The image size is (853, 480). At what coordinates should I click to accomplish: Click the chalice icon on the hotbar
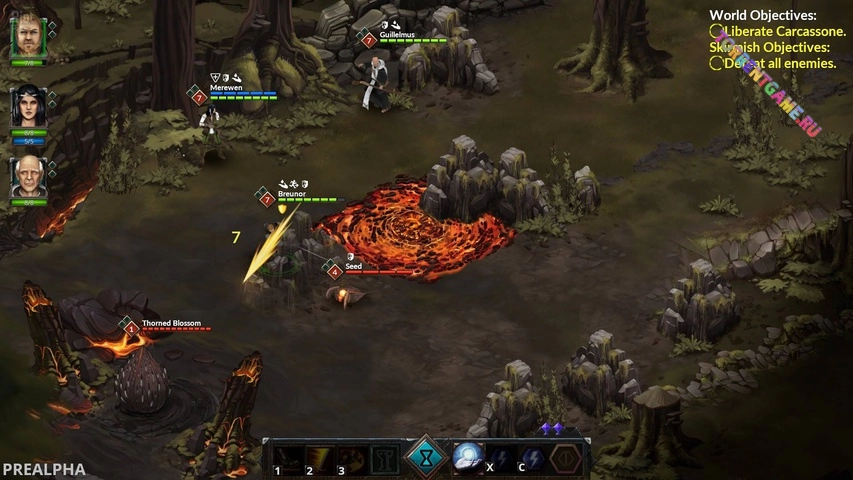coord(385,458)
